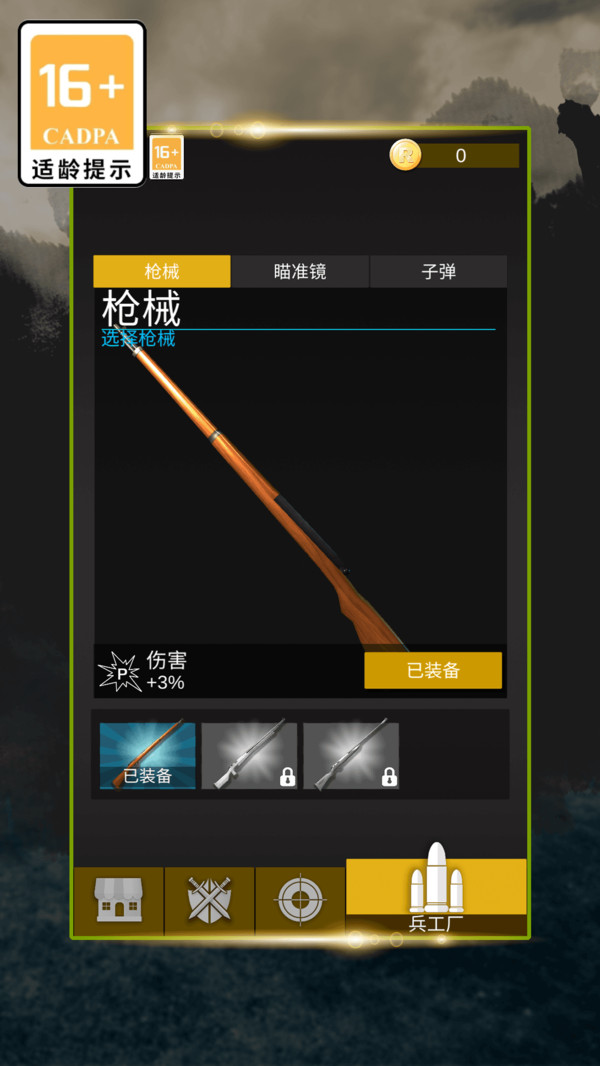The height and width of the screenshot is (1066, 600).
Task: Click the yellow 已装备 equipped button
Action: click(432, 670)
